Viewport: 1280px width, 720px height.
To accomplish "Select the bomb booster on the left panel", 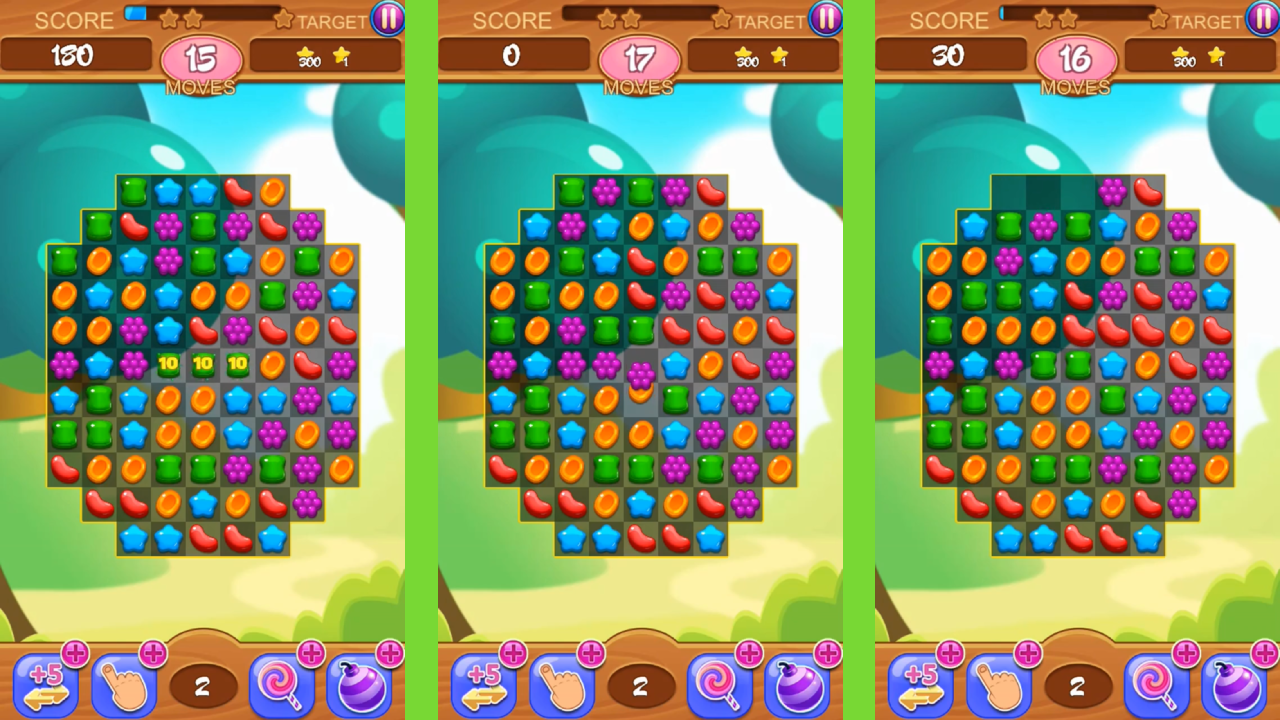I will coord(359,685).
